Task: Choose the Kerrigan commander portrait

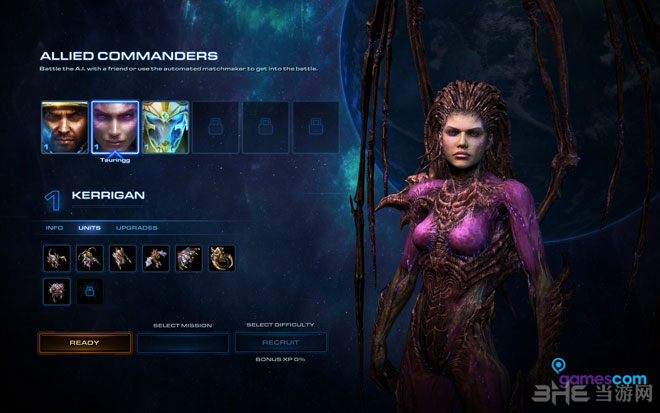Action: pos(115,127)
